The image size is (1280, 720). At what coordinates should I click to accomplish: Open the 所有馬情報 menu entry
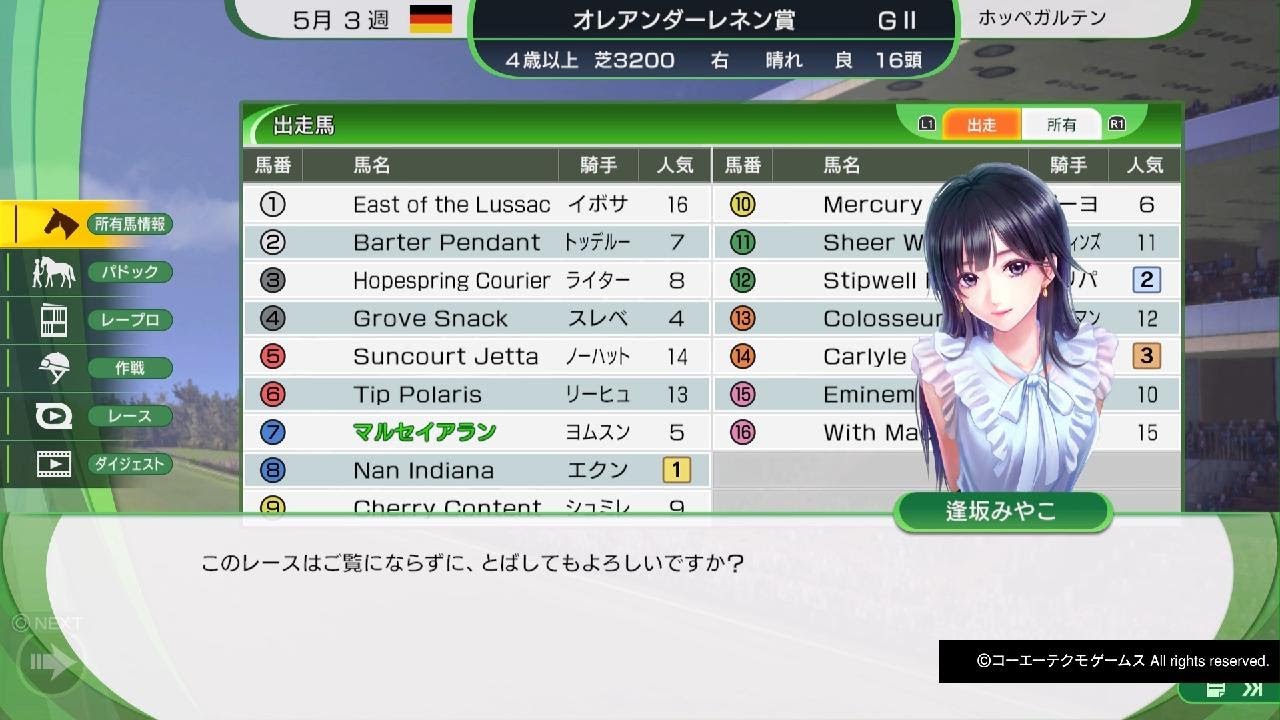88,224
